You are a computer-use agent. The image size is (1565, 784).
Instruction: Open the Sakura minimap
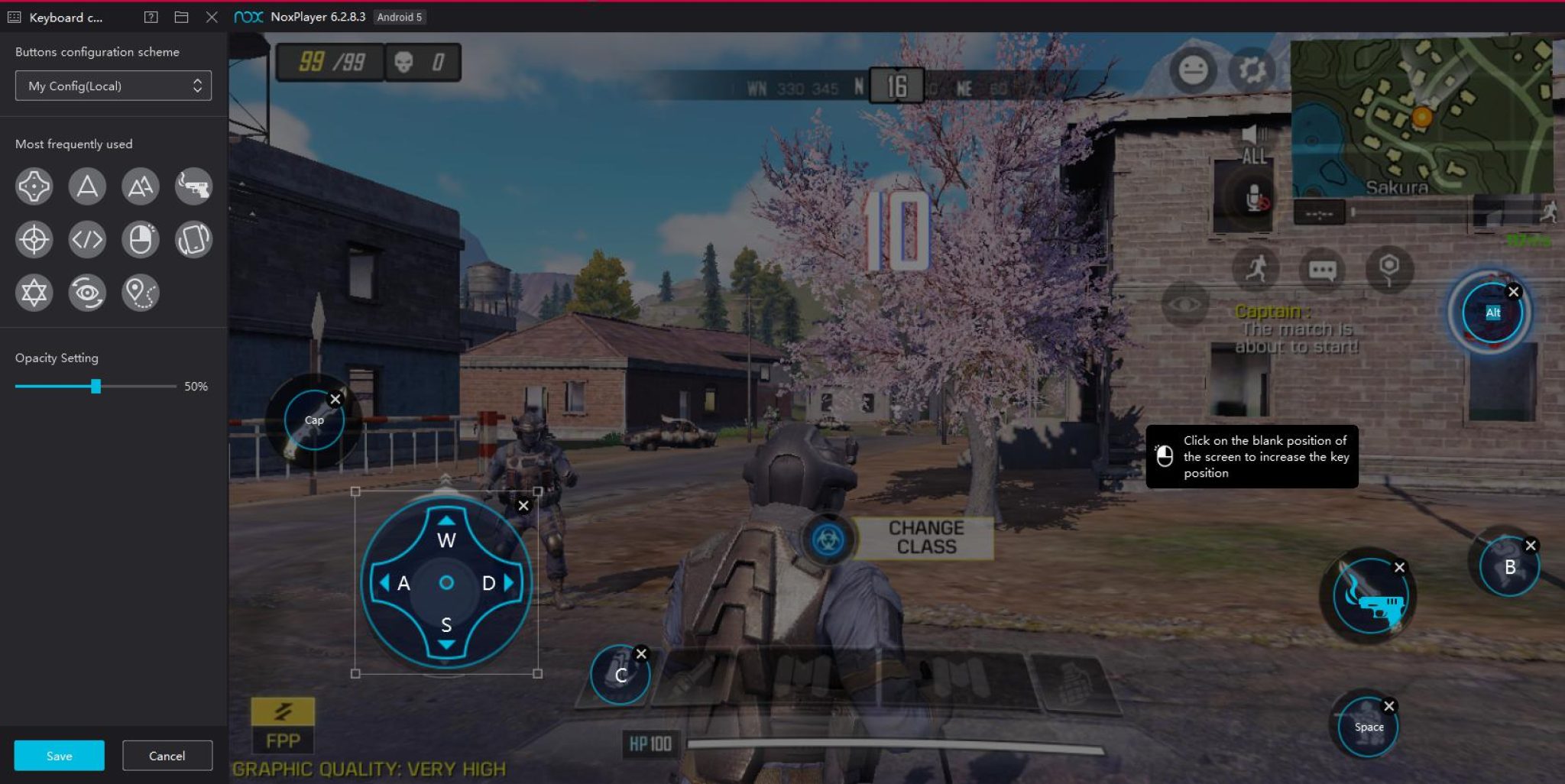tap(1421, 116)
